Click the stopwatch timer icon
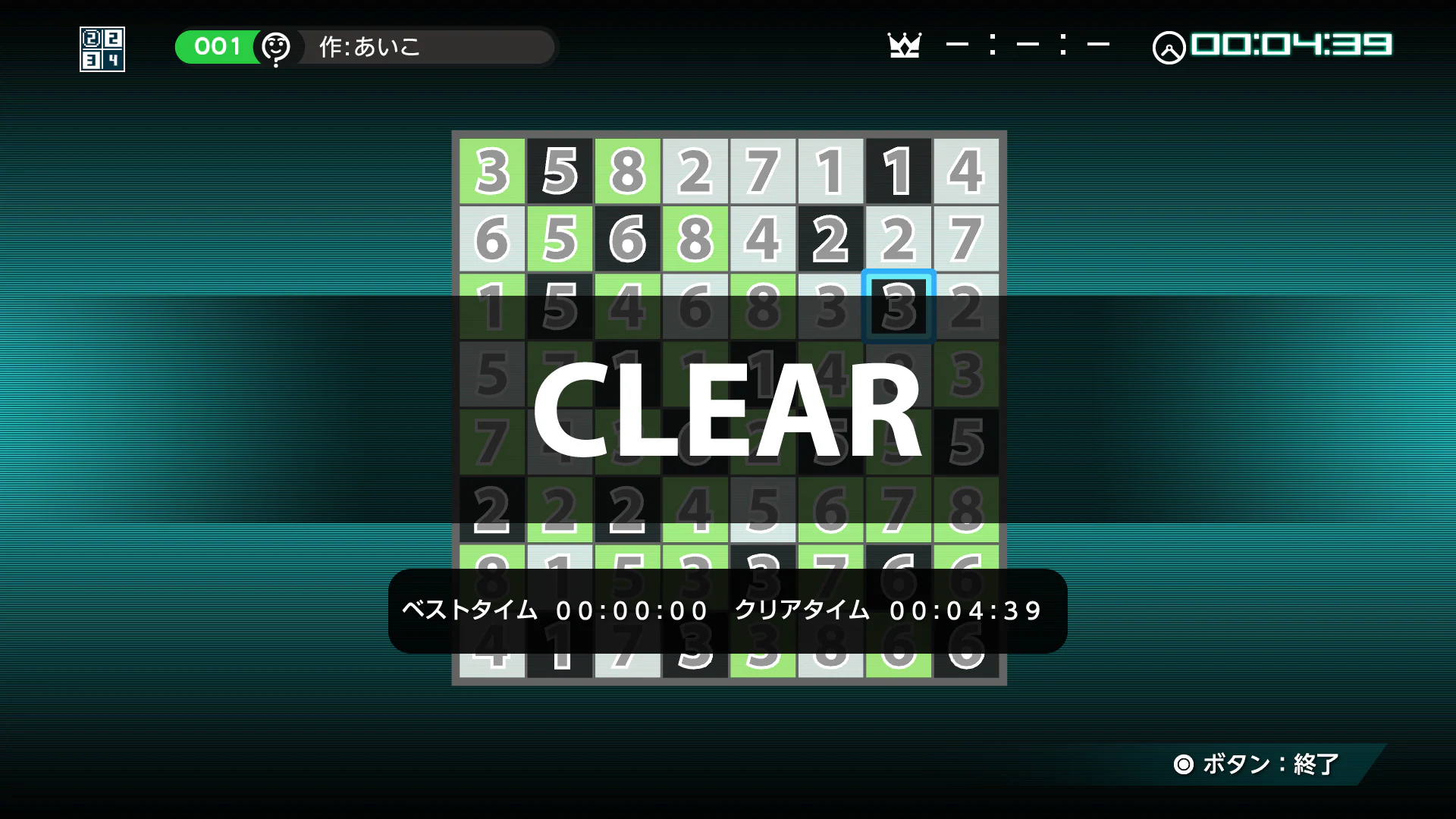The height and width of the screenshot is (819, 1456). 1169,47
